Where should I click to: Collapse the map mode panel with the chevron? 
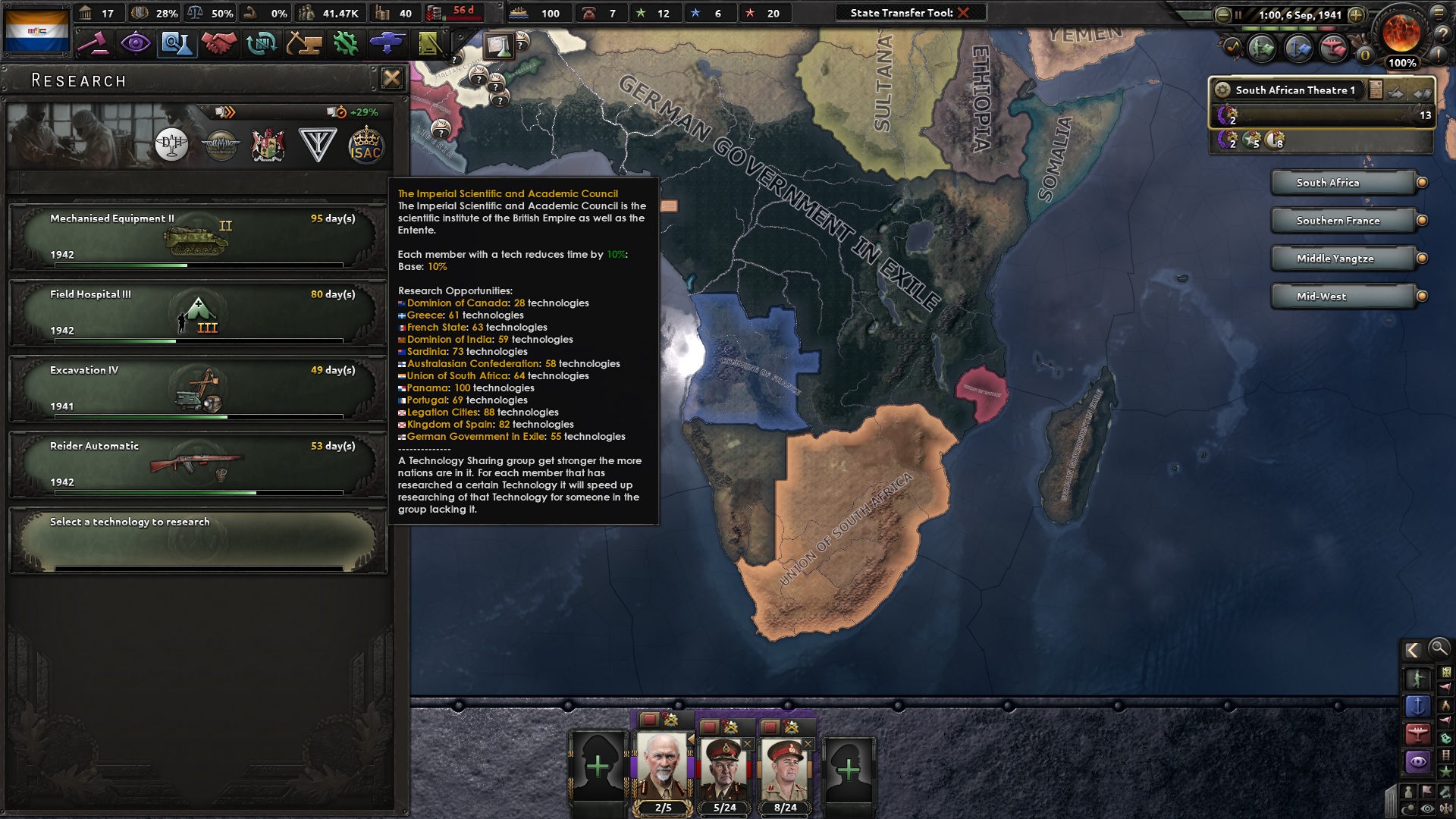(1414, 649)
